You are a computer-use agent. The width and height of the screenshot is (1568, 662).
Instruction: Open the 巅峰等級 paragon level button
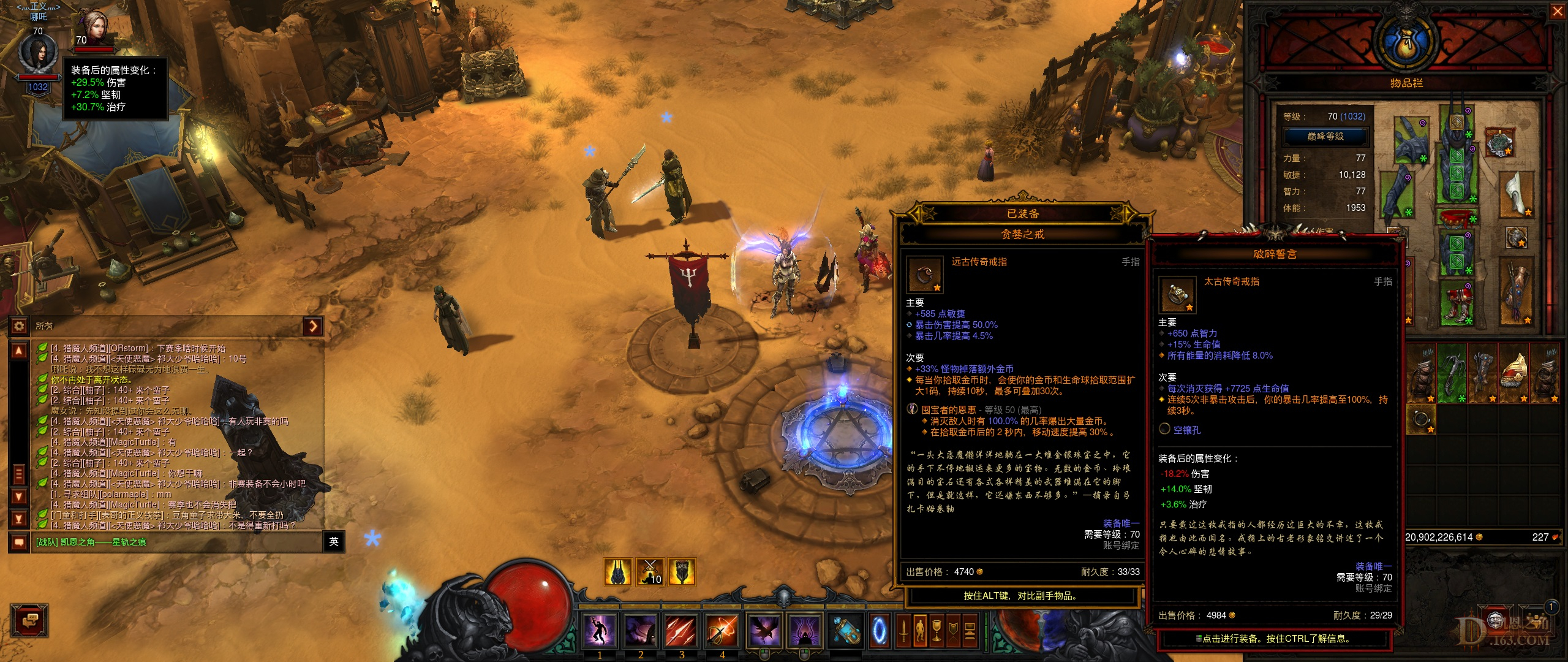(x=1325, y=136)
